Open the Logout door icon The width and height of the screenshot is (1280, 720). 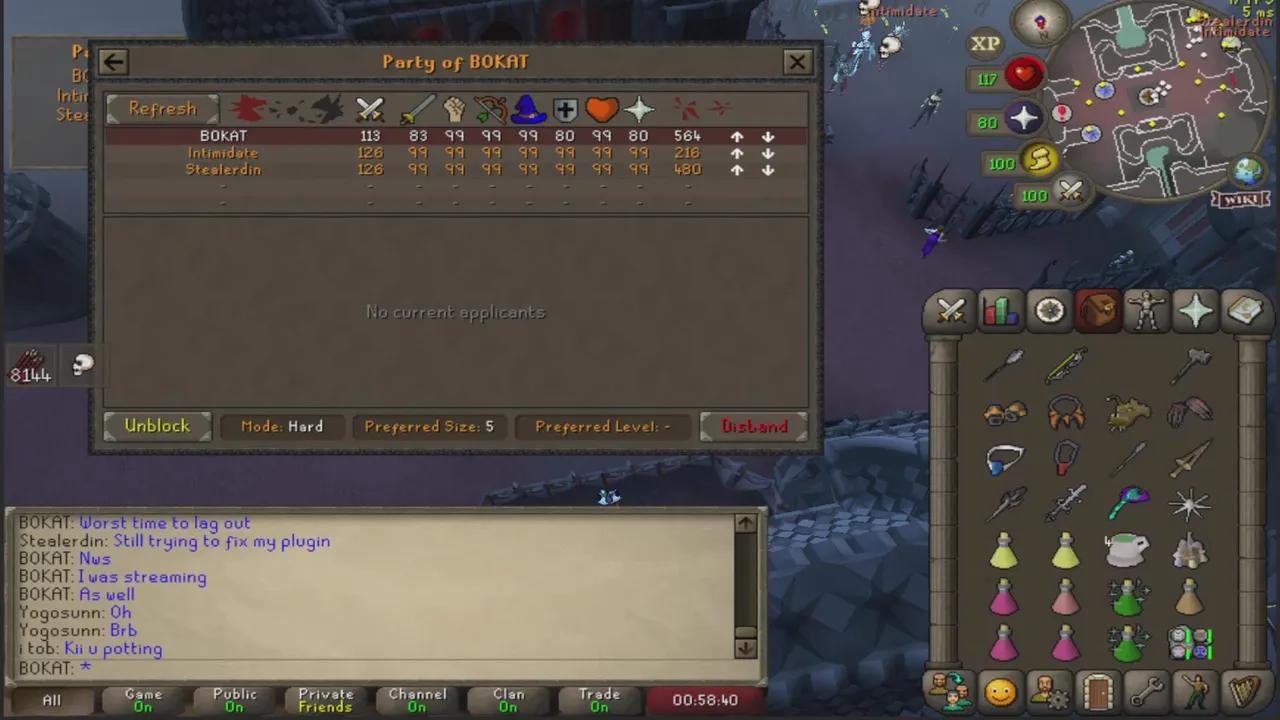pos(1098,690)
